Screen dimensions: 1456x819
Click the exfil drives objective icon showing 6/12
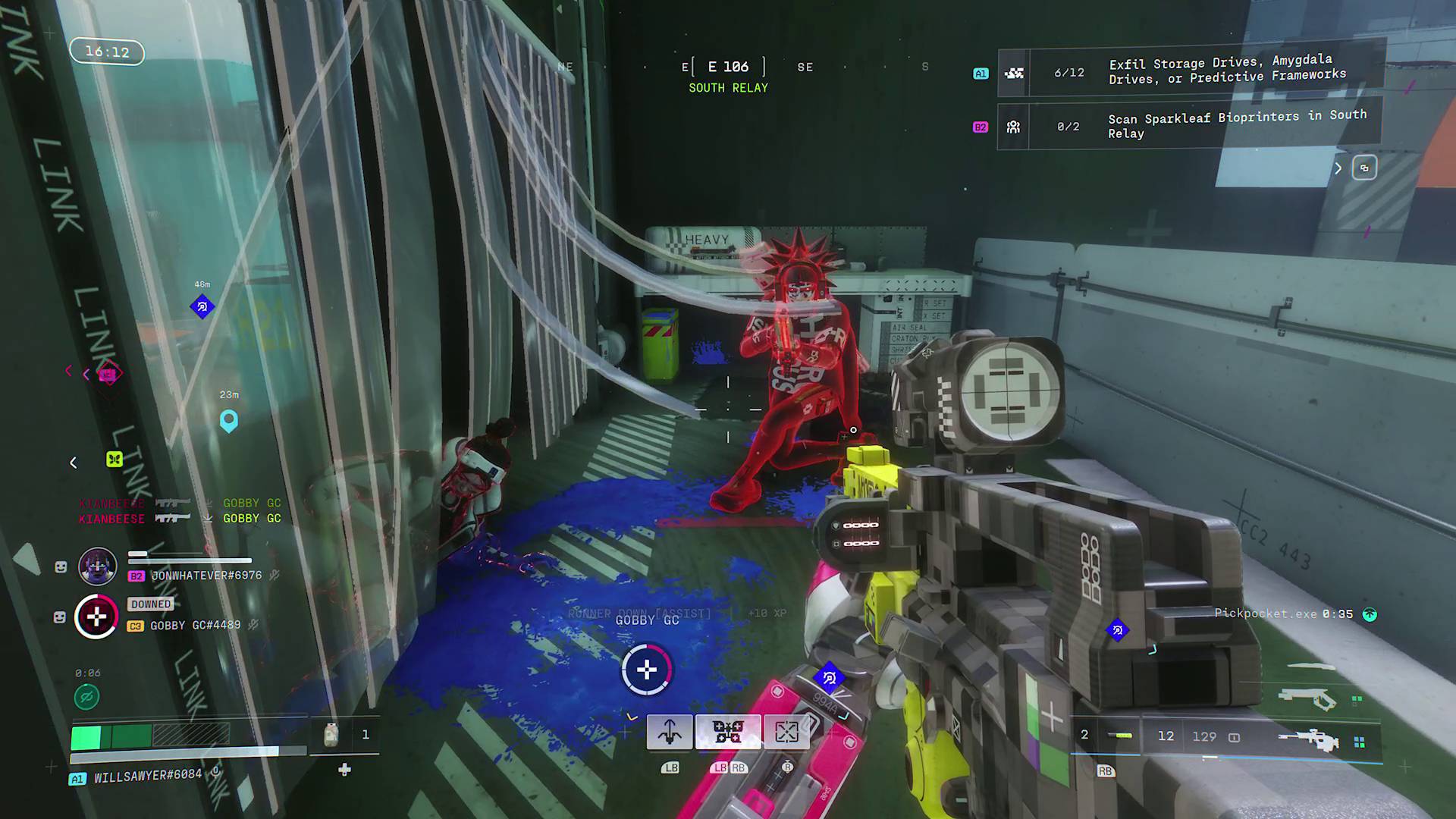point(1014,73)
